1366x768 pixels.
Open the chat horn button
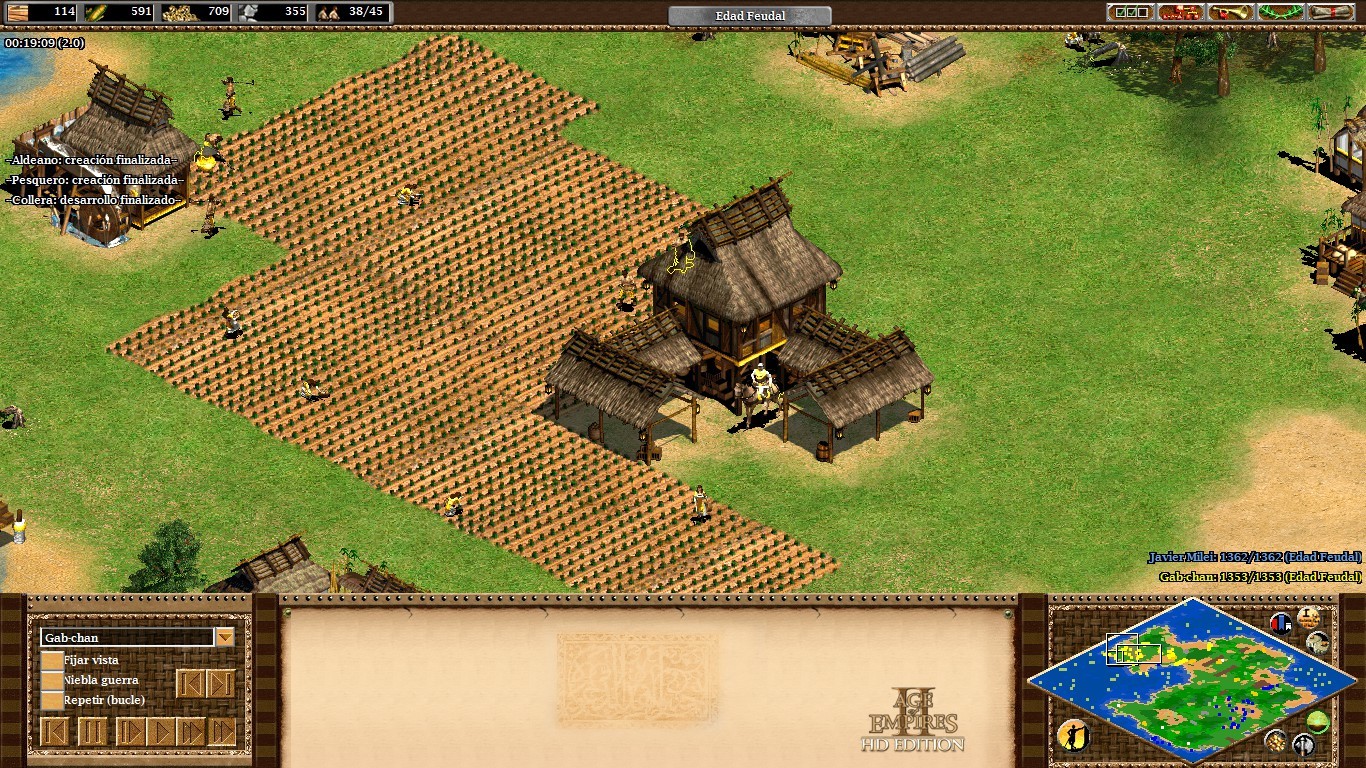[1231, 12]
